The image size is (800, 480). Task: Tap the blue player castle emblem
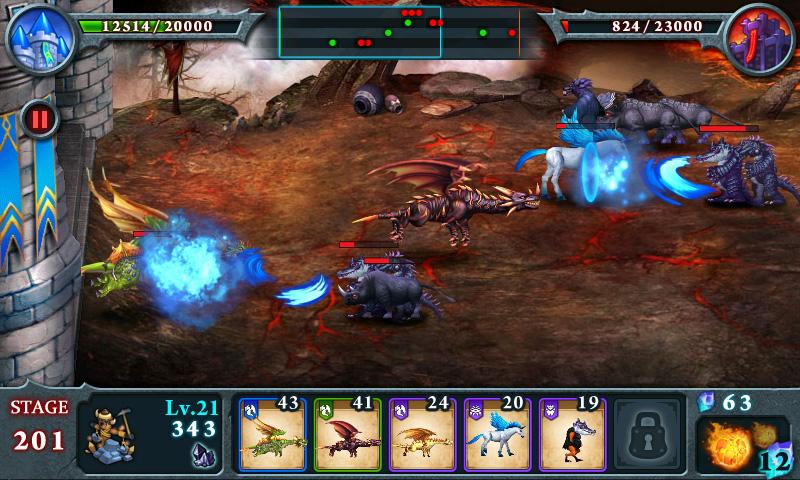click(x=38, y=37)
